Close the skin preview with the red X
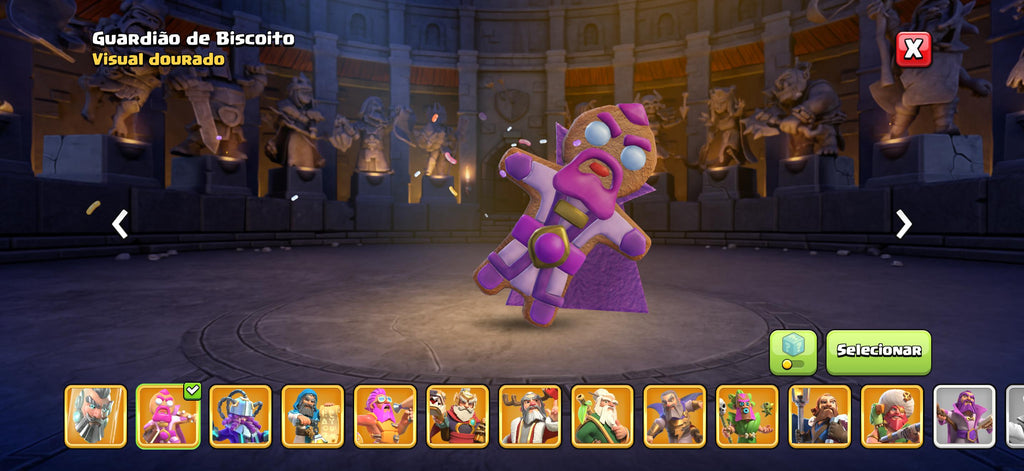The width and height of the screenshot is (1024, 471). 912,49
